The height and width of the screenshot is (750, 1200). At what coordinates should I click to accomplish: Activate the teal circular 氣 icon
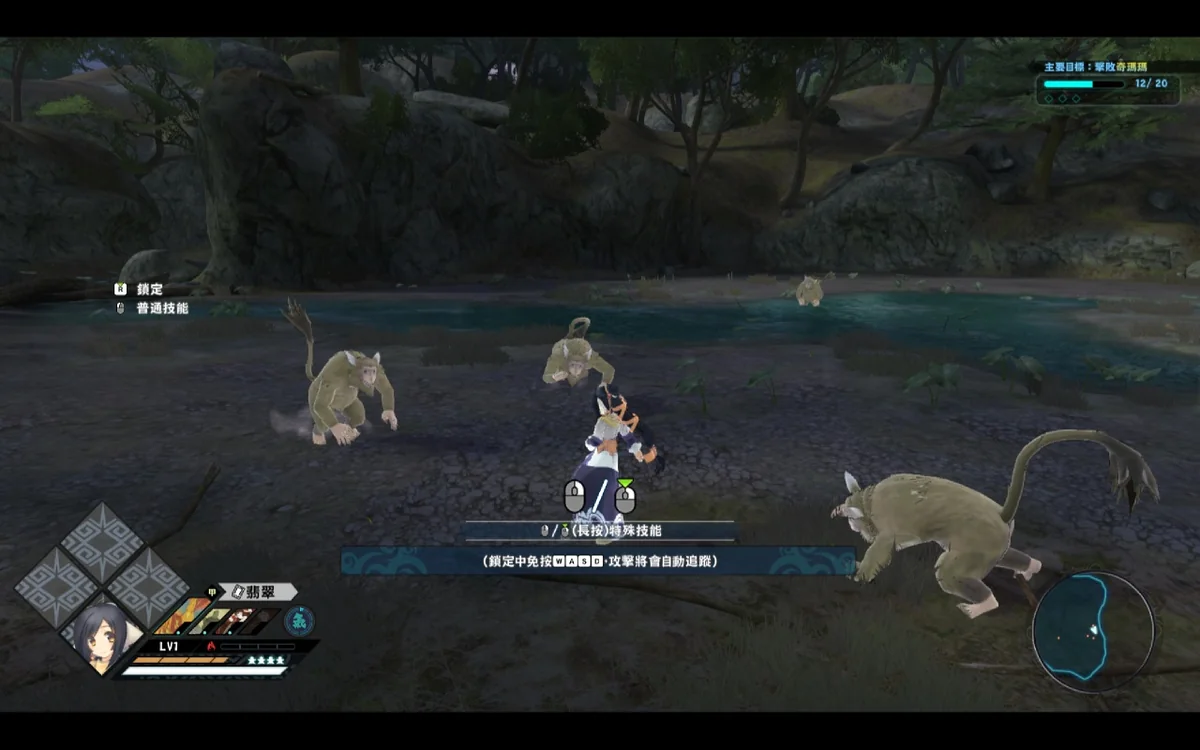tap(299, 620)
